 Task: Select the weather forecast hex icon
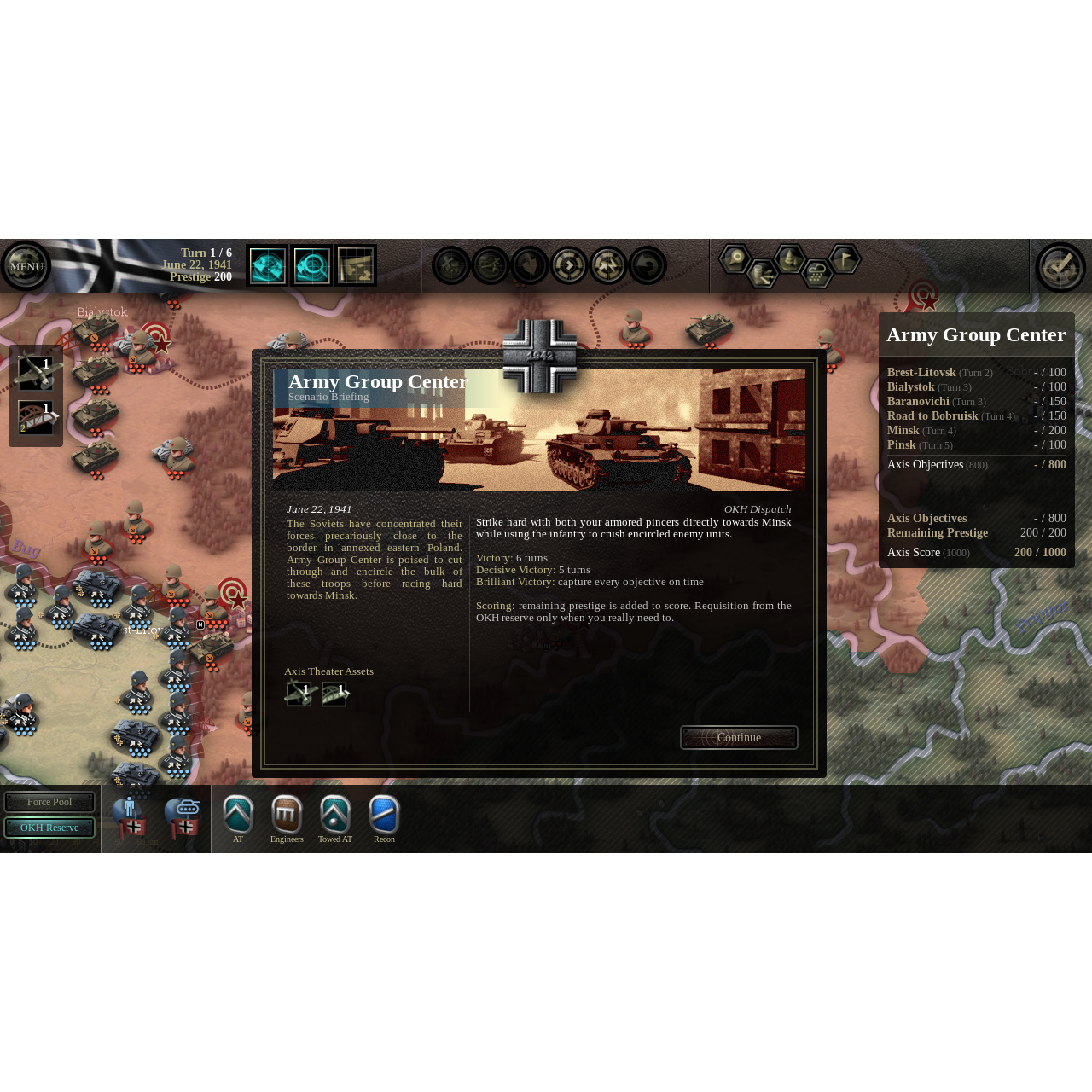click(817, 271)
